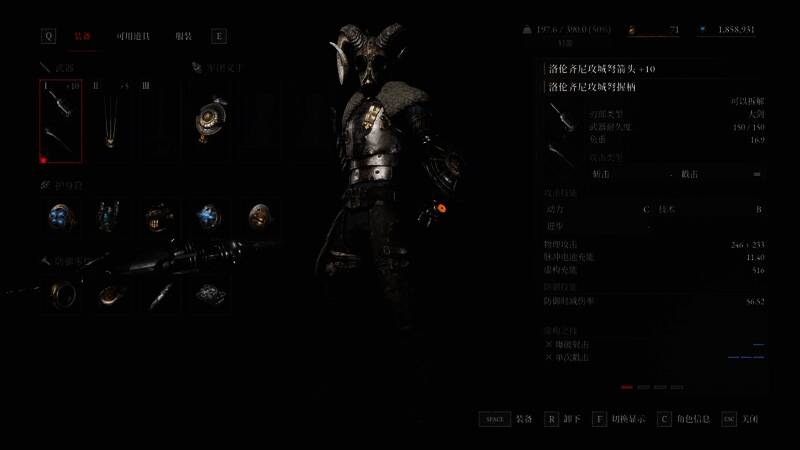
Task: Select the grey mesh liner defense part
Action: pos(210,293)
